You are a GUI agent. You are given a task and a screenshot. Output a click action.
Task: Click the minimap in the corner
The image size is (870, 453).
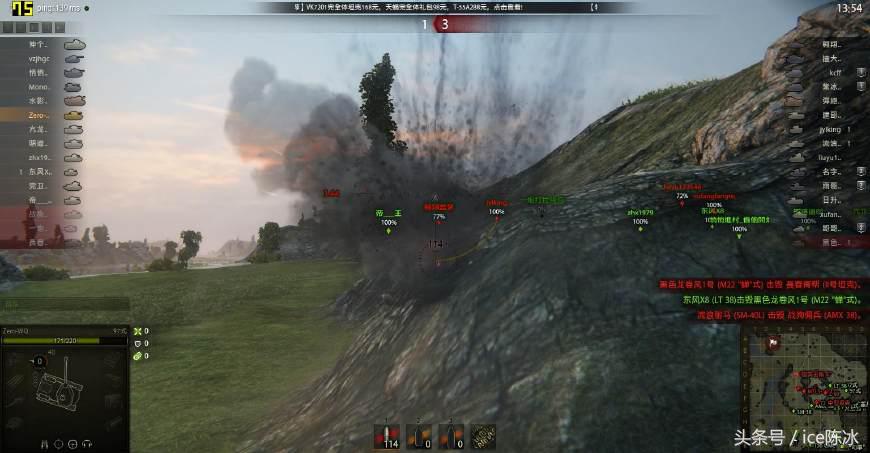click(x=803, y=387)
